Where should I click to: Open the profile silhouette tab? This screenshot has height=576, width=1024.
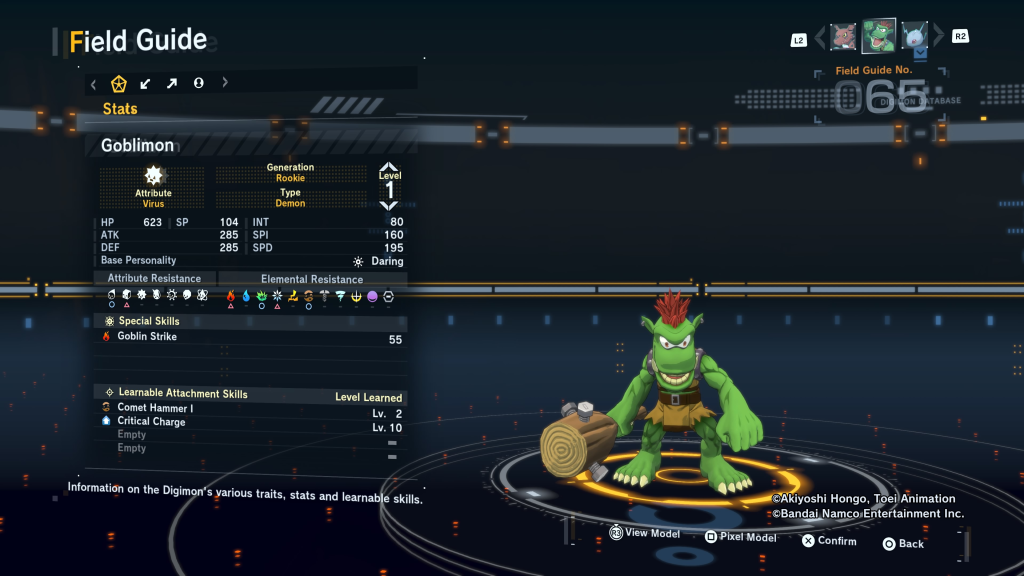point(198,83)
